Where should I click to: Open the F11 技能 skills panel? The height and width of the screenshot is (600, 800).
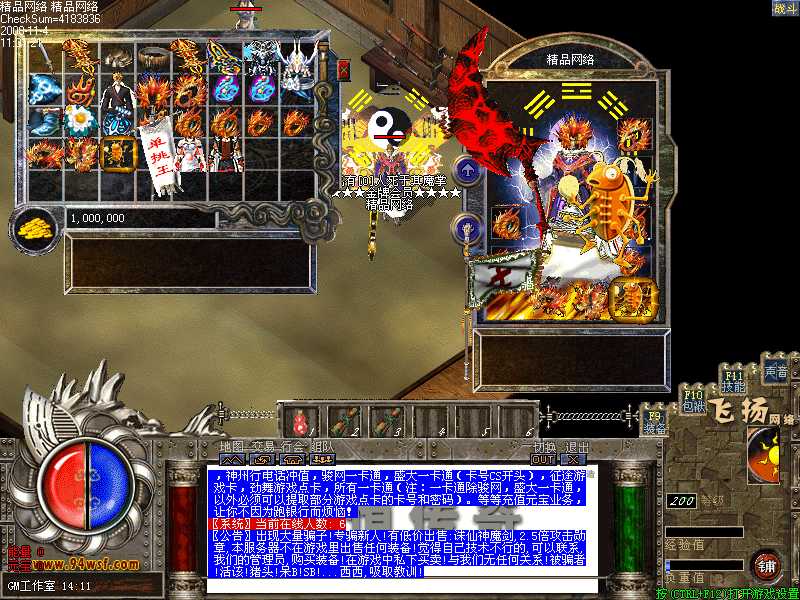(734, 381)
